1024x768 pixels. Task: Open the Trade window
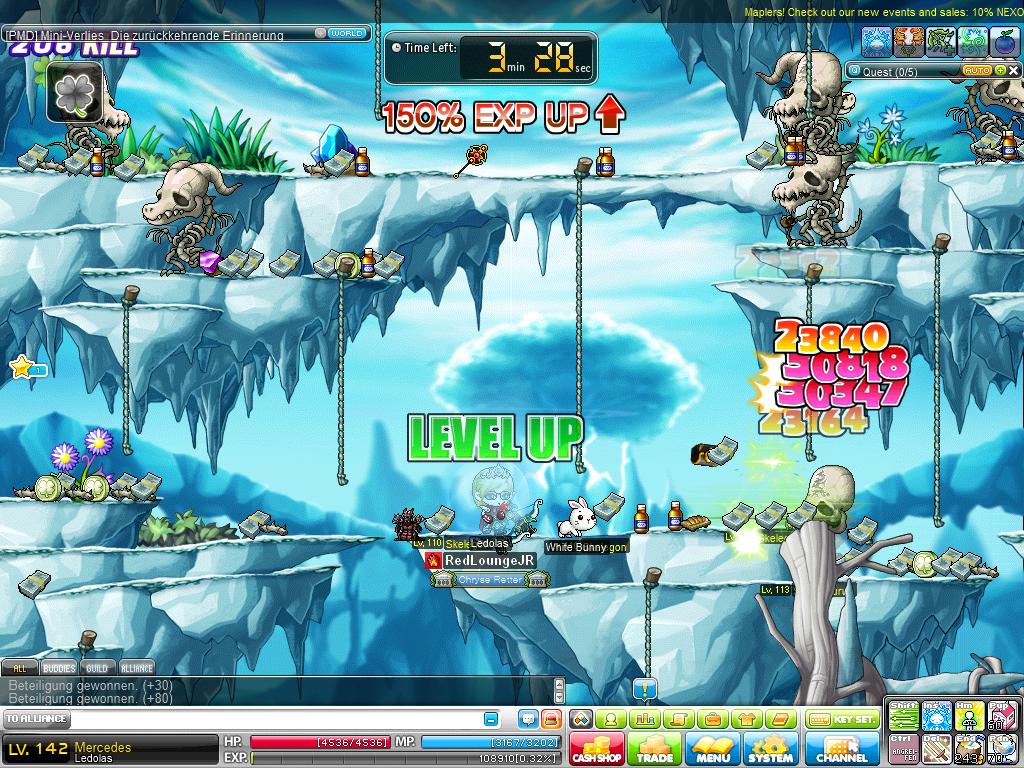(x=654, y=748)
